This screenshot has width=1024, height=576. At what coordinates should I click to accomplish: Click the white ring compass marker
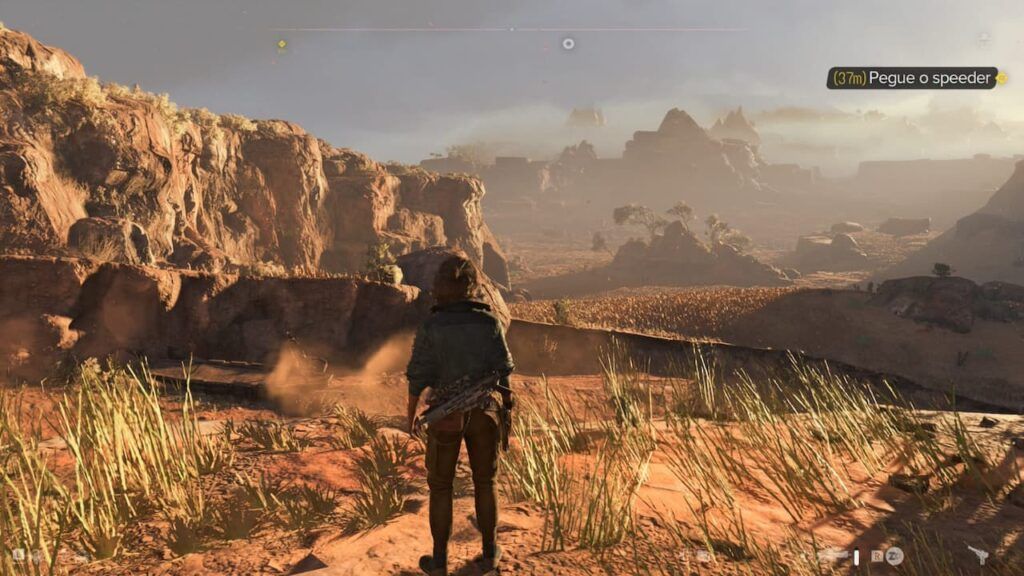568,43
